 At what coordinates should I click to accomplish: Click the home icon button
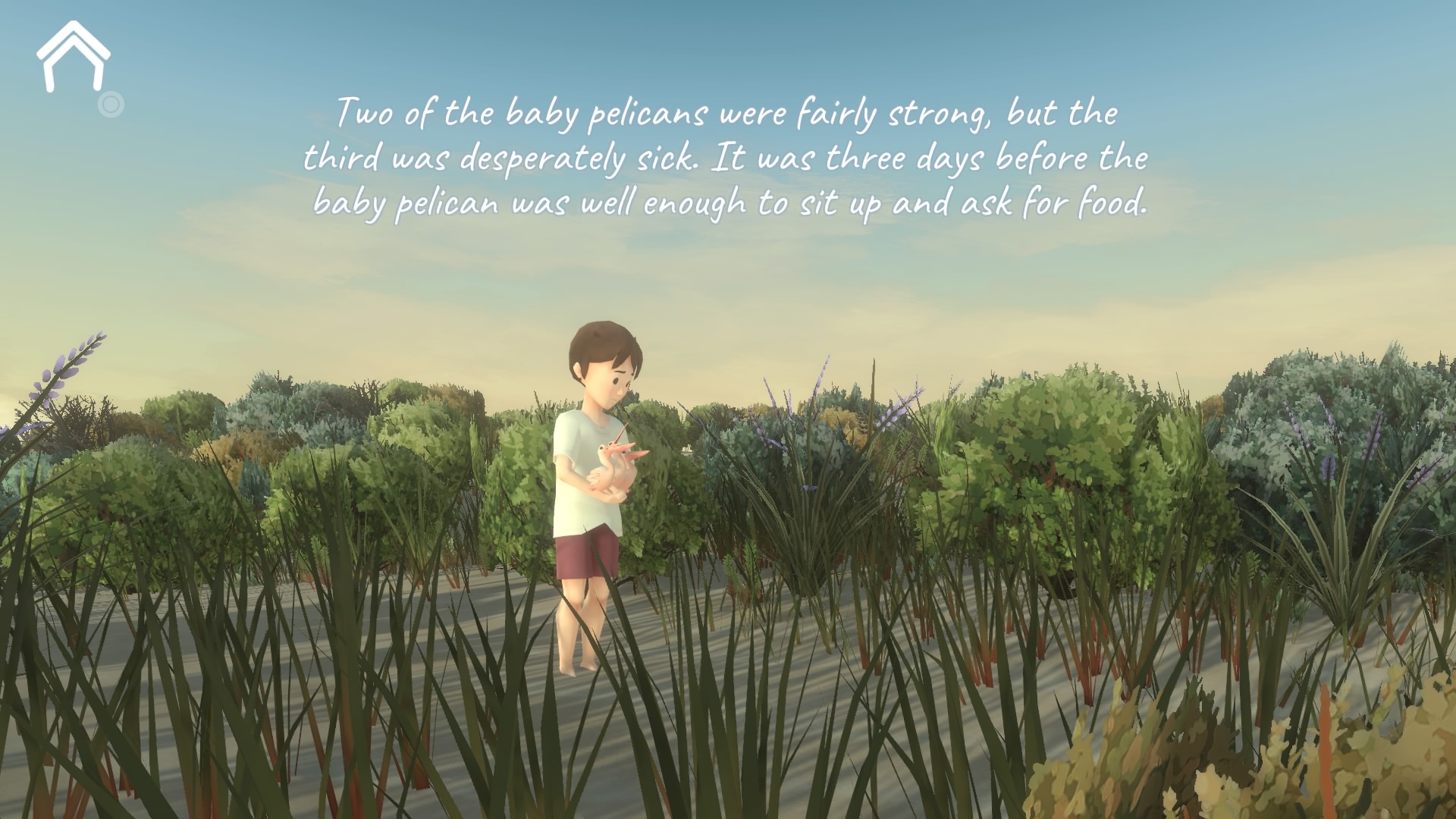74,58
